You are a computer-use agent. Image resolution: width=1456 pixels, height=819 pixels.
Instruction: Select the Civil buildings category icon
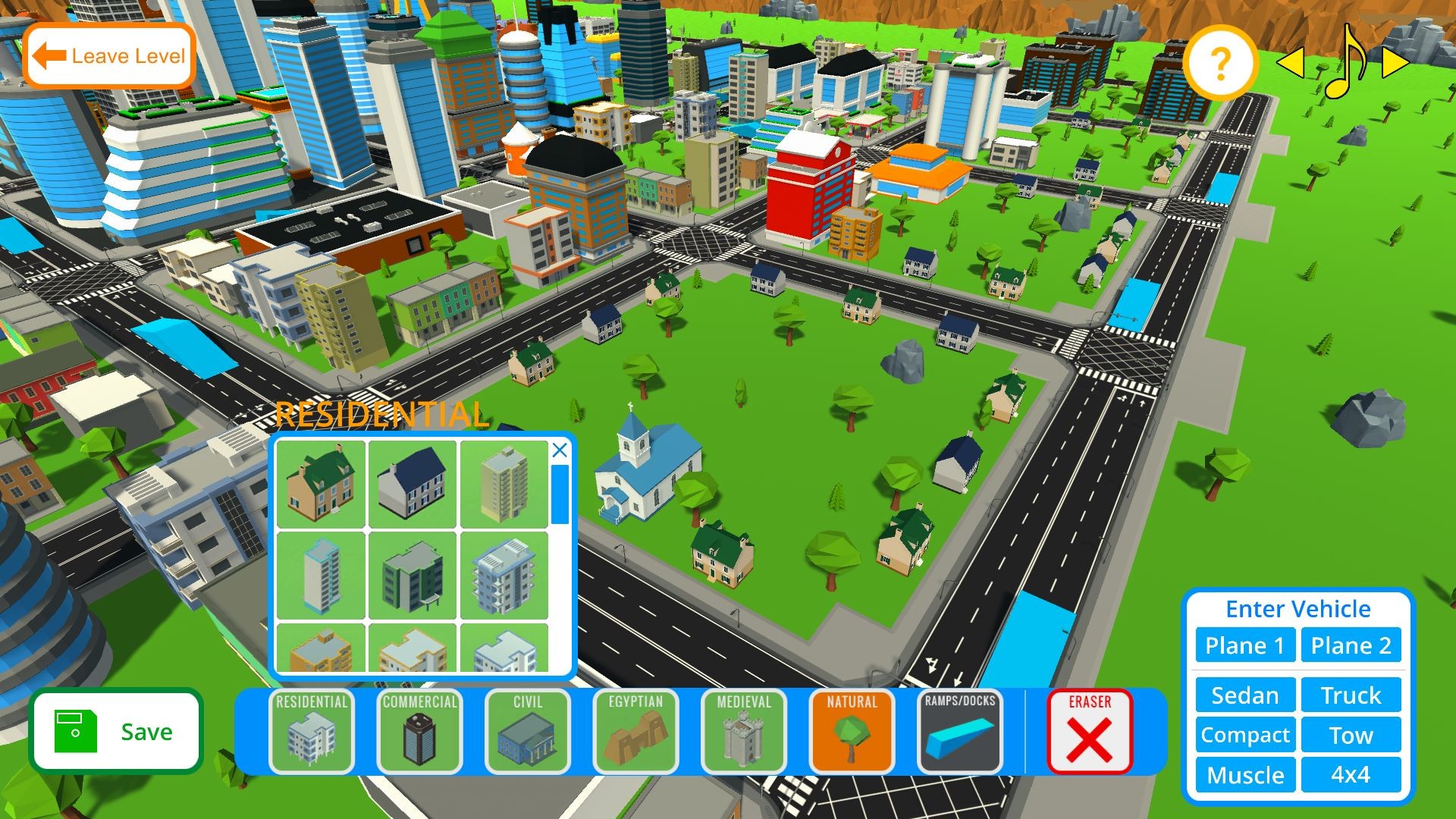tap(527, 730)
